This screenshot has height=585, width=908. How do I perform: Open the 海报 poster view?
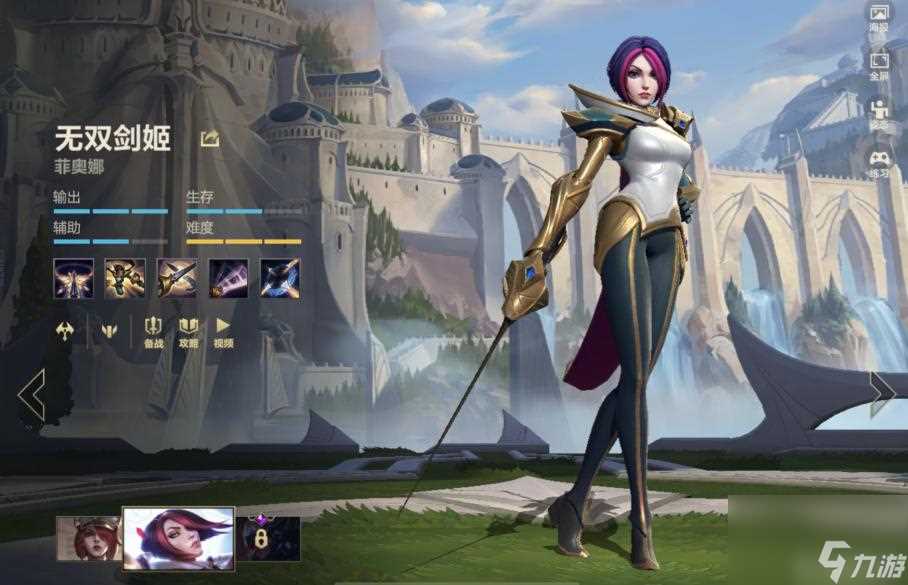879,19
